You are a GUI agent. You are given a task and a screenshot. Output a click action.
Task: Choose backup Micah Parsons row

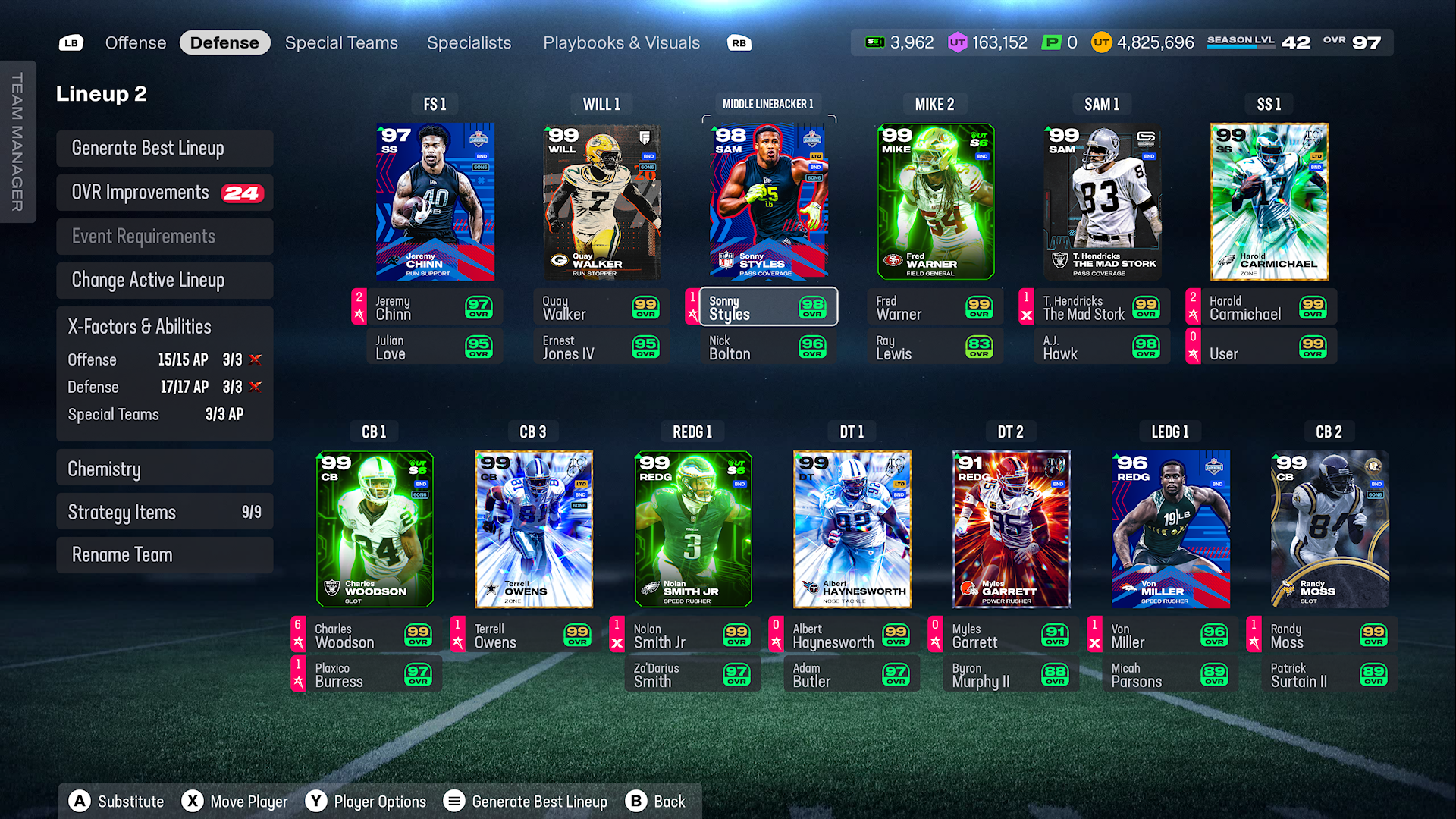coord(1169,675)
